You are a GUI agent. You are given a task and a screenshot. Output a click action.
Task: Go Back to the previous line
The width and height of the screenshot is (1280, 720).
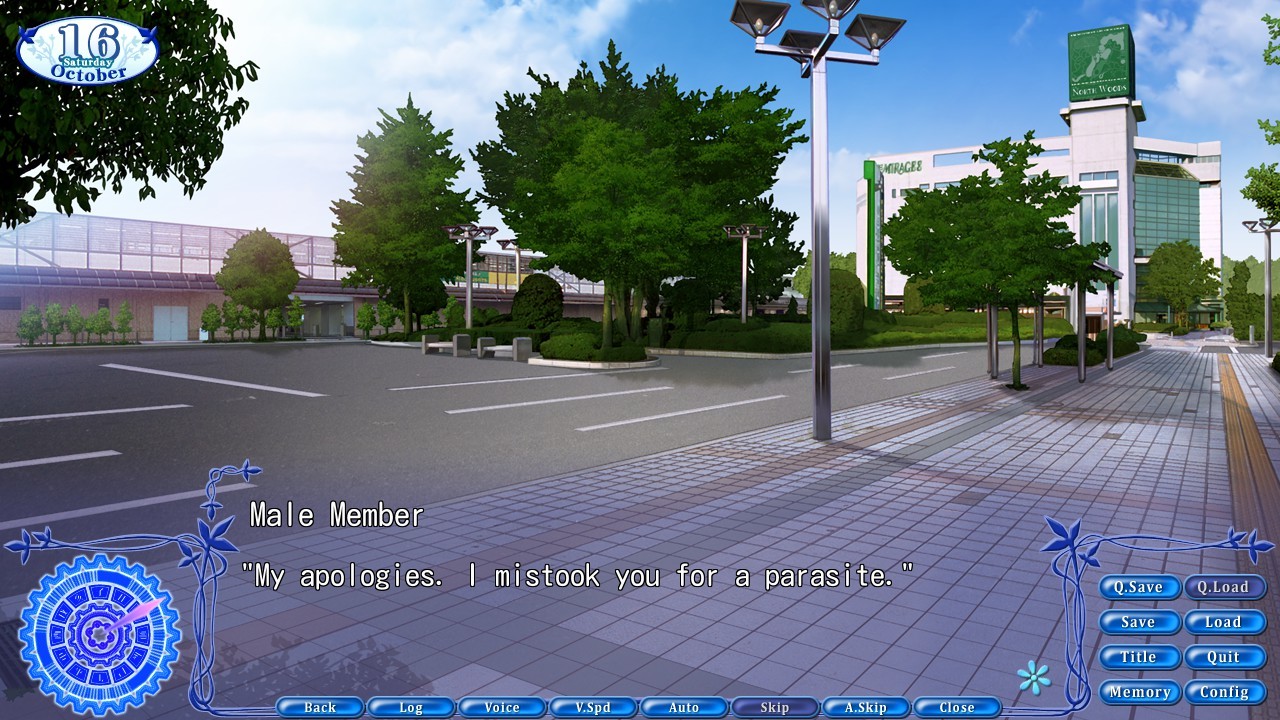pyautogui.click(x=321, y=707)
